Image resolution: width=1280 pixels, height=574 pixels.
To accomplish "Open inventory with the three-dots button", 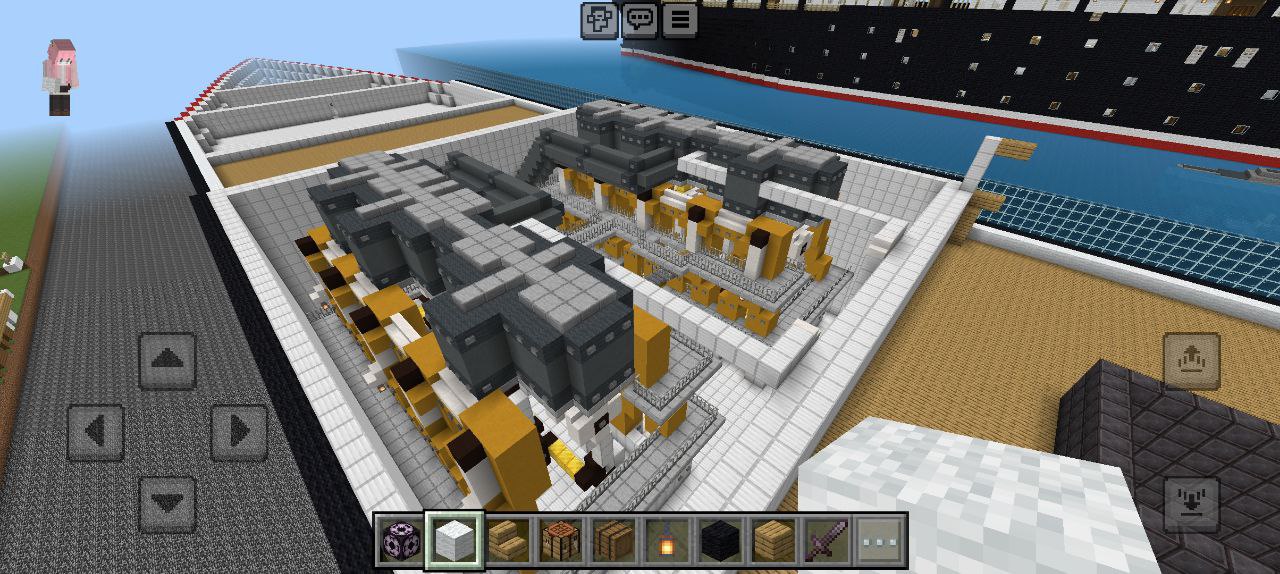I will click(880, 541).
